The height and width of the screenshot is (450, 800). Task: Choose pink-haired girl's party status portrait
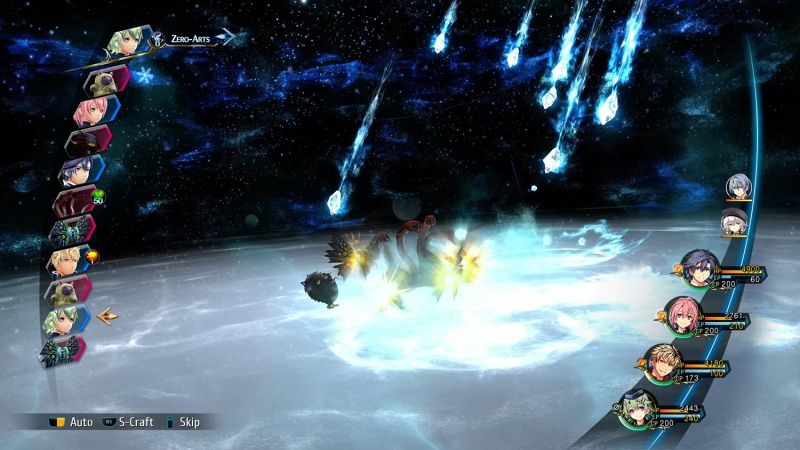pyautogui.click(x=682, y=317)
